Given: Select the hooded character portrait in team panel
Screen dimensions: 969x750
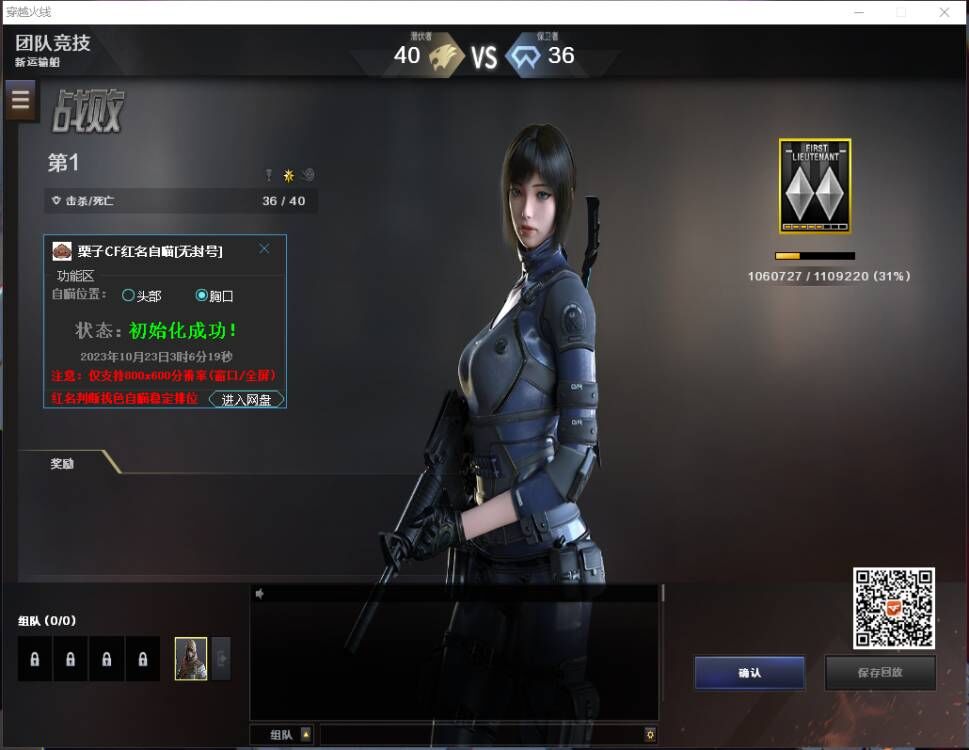Looking at the screenshot, I should click(191, 659).
